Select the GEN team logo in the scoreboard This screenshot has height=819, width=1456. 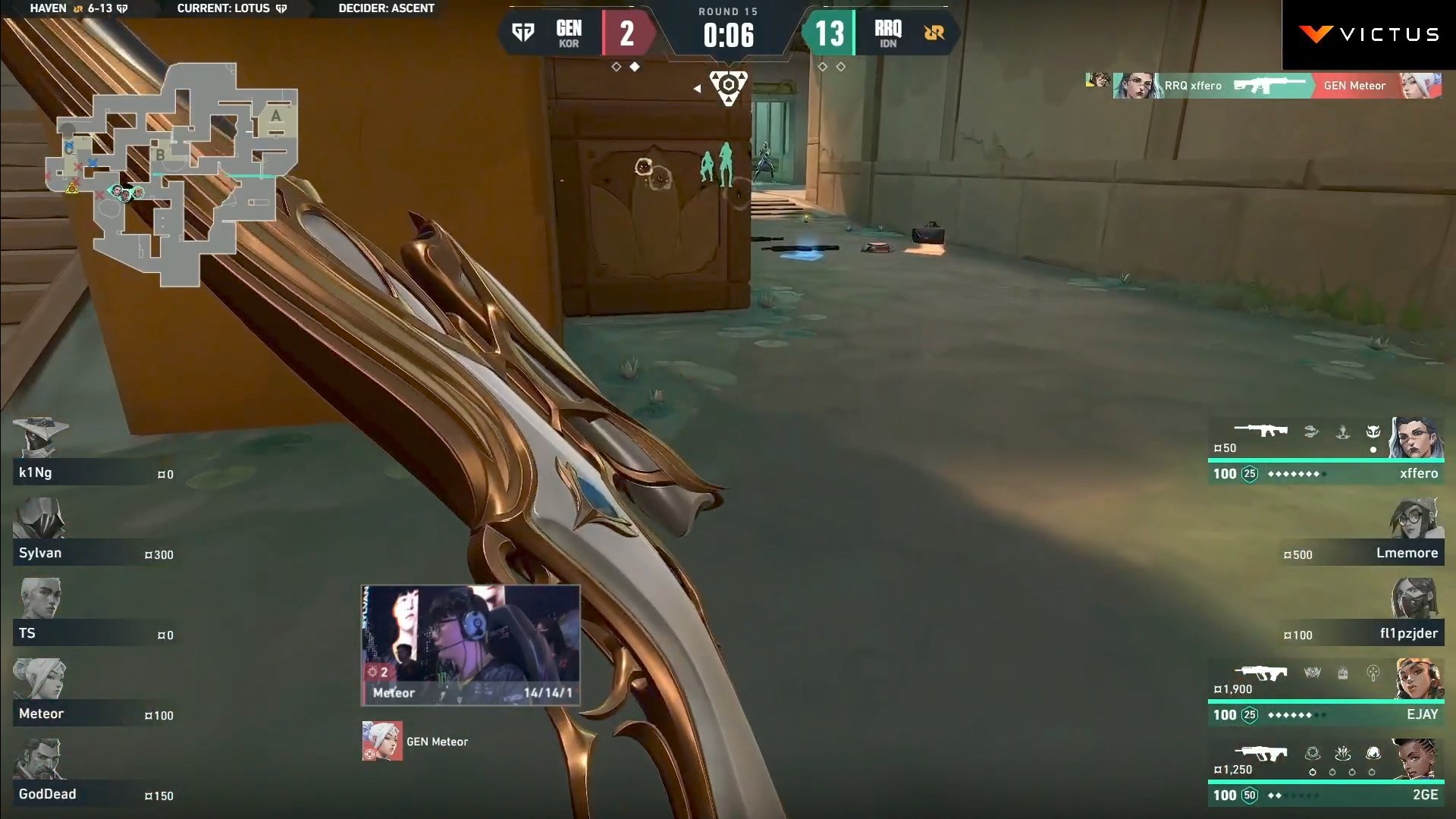pos(525,33)
